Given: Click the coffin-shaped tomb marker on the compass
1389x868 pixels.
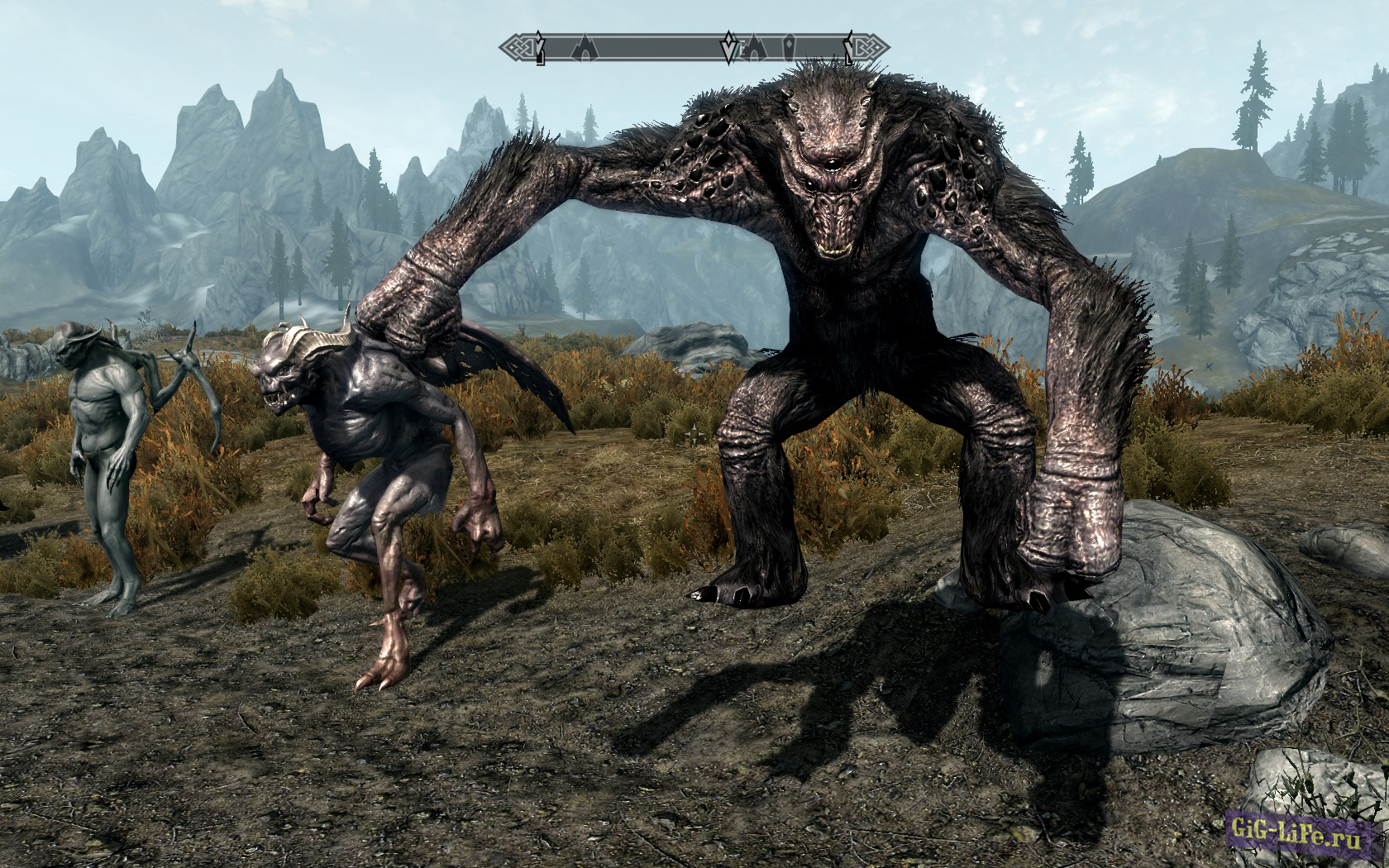Looking at the screenshot, I should [x=790, y=46].
